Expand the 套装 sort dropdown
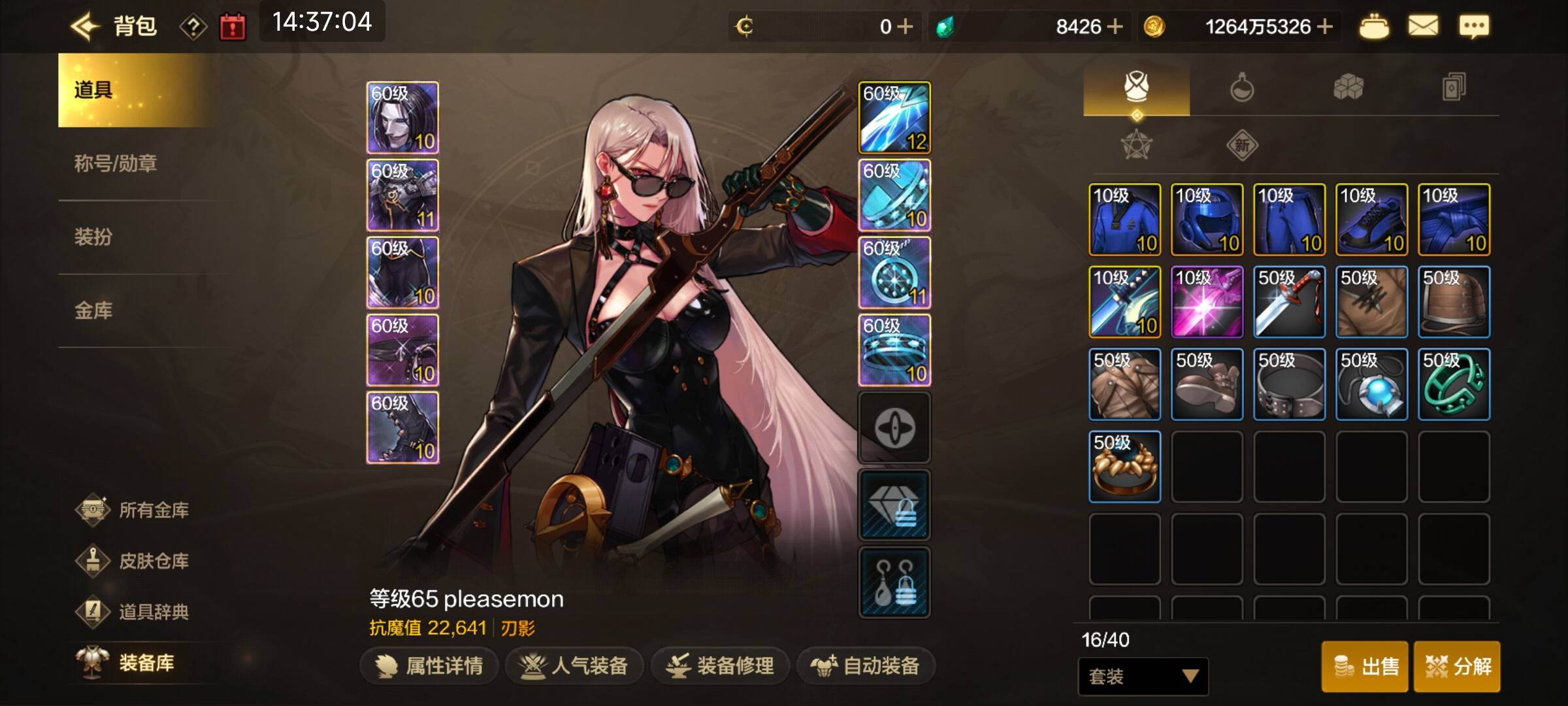1568x706 pixels. (x=1143, y=676)
